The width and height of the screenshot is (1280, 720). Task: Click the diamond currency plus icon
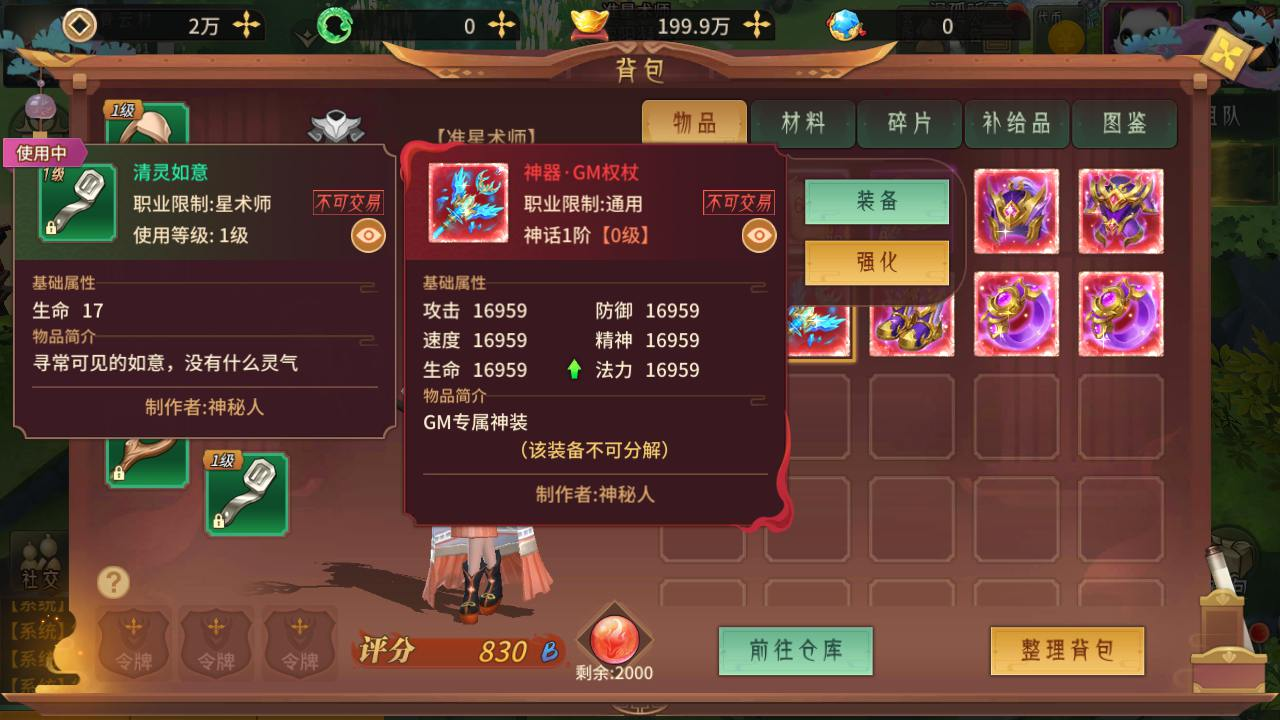click(x=245, y=26)
